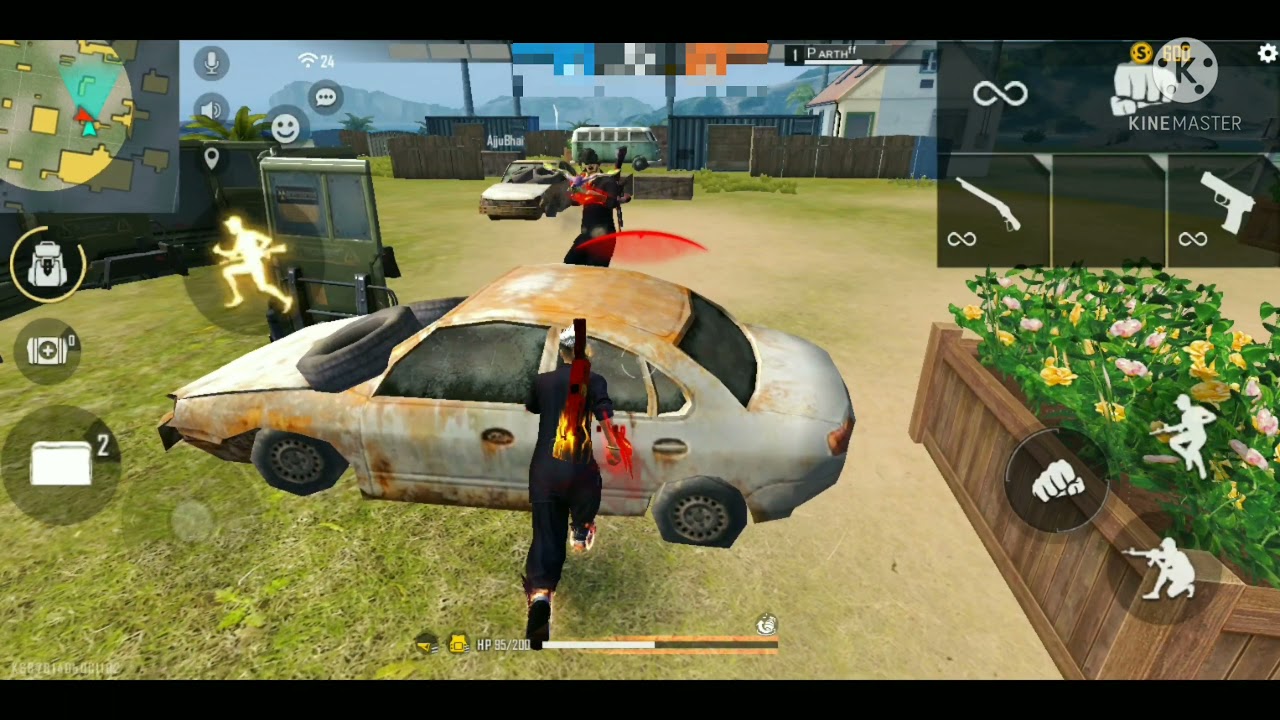This screenshot has height=720, width=1280.
Task: Switch to the fist melee slot
Action: tap(1140, 95)
